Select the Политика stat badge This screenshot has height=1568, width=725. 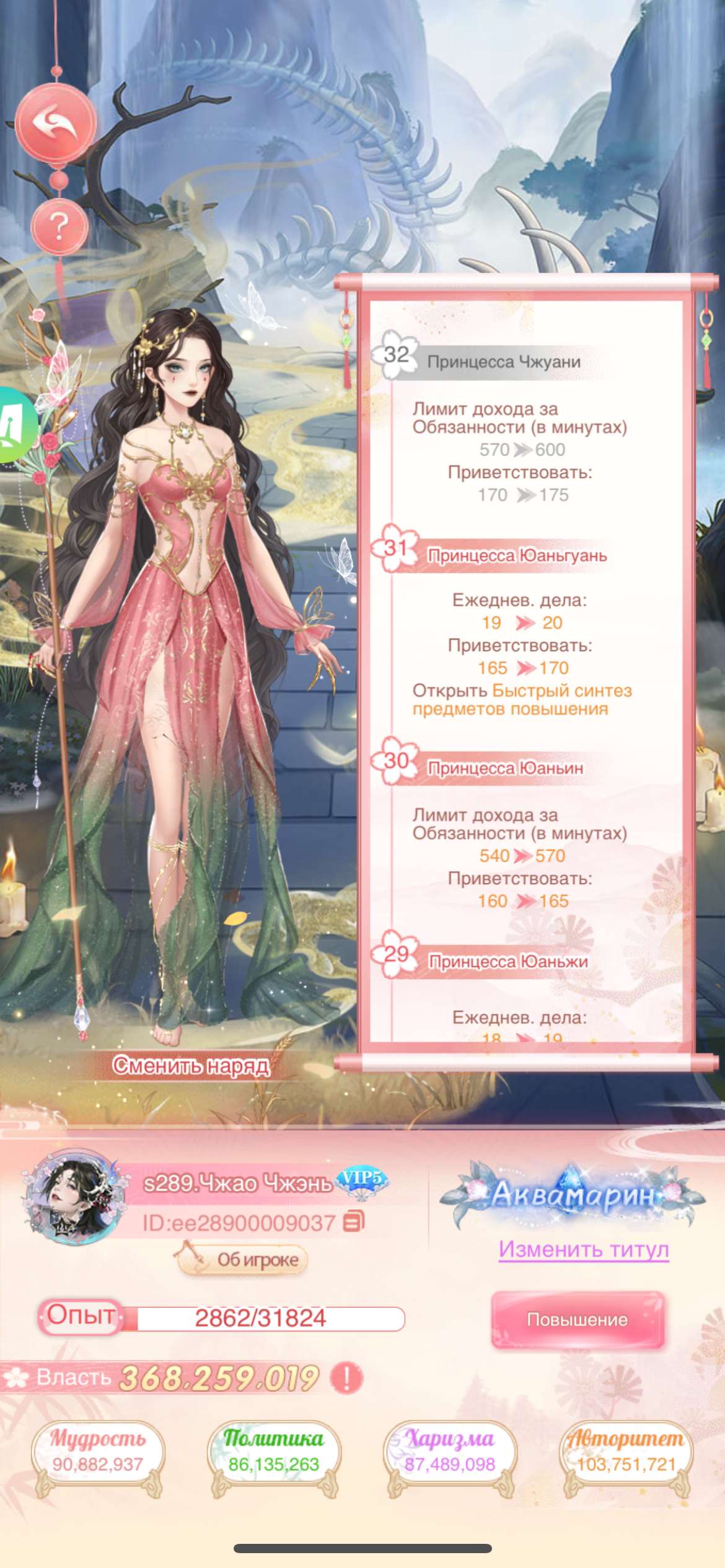point(273,1453)
